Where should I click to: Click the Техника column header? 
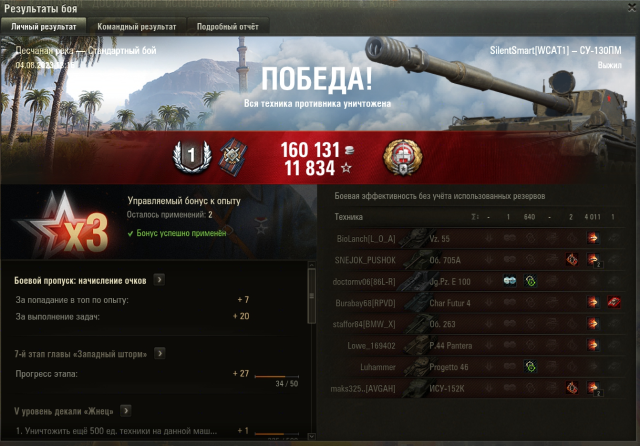[x=349, y=216]
